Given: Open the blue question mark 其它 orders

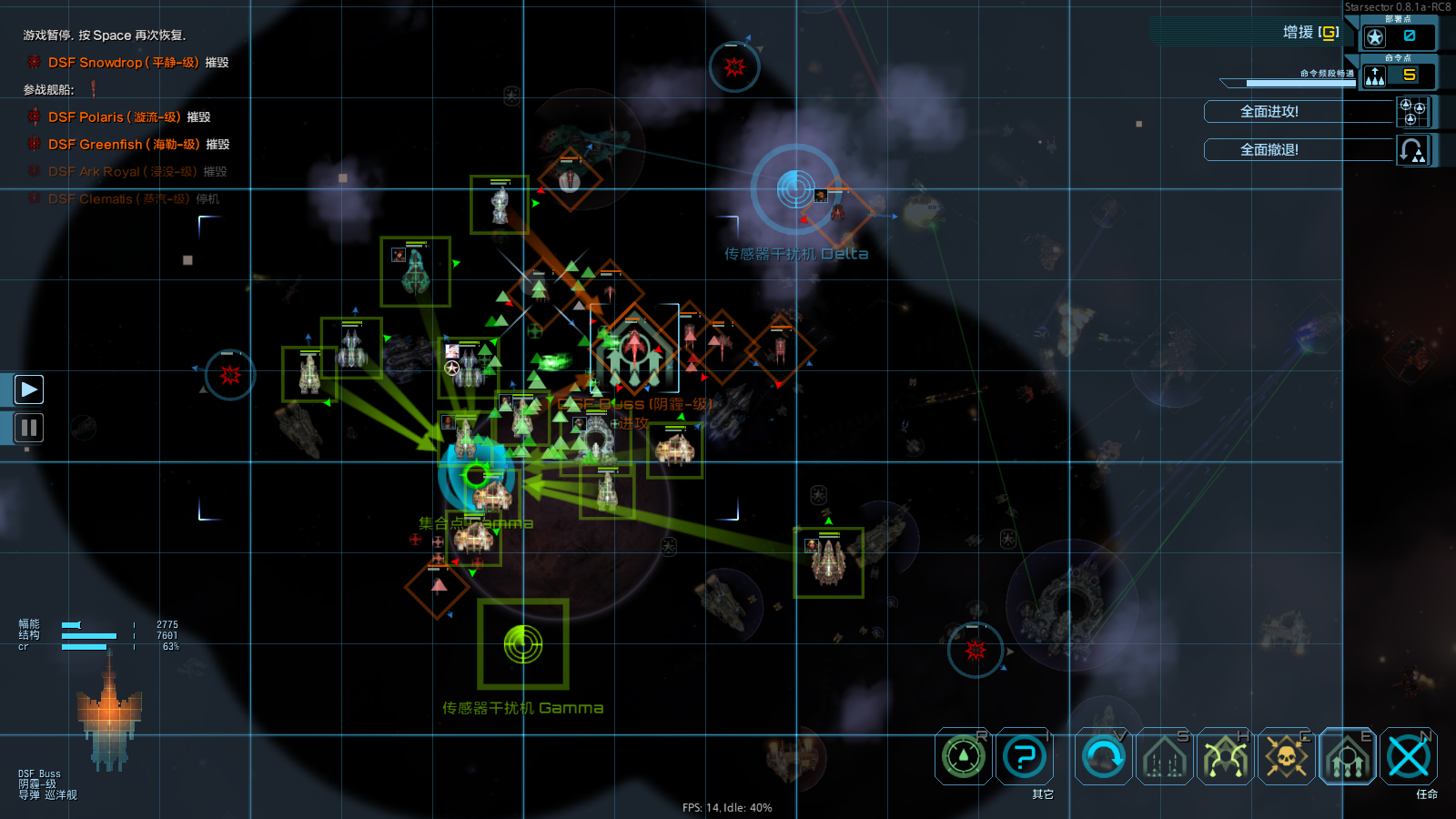Looking at the screenshot, I should 1025,756.
